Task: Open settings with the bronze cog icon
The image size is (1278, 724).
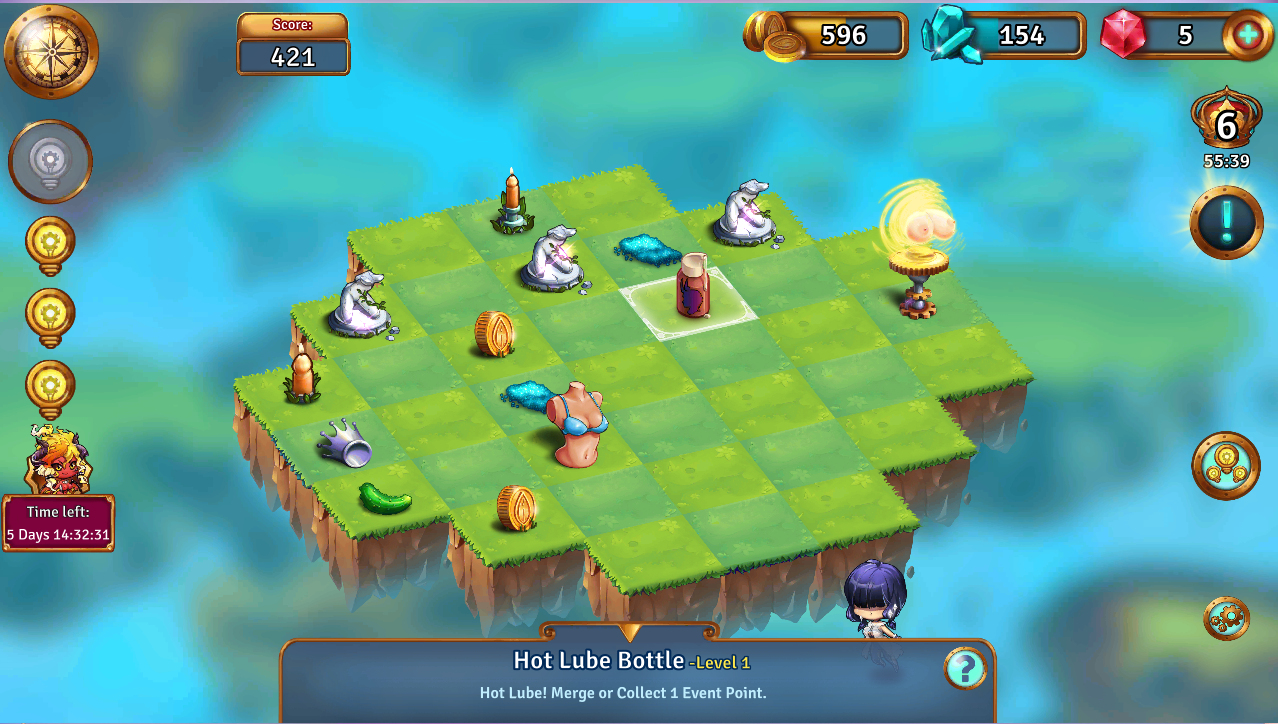Action: (x=1226, y=618)
